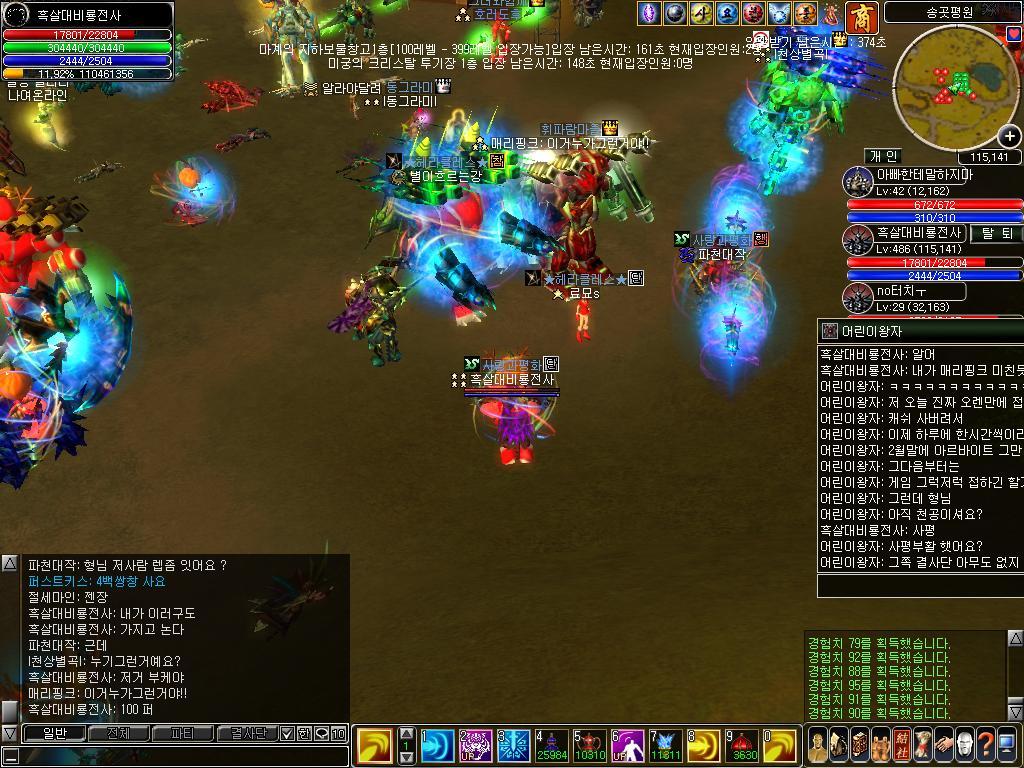
Task: Open the red 商 shop icon
Action: point(861,16)
